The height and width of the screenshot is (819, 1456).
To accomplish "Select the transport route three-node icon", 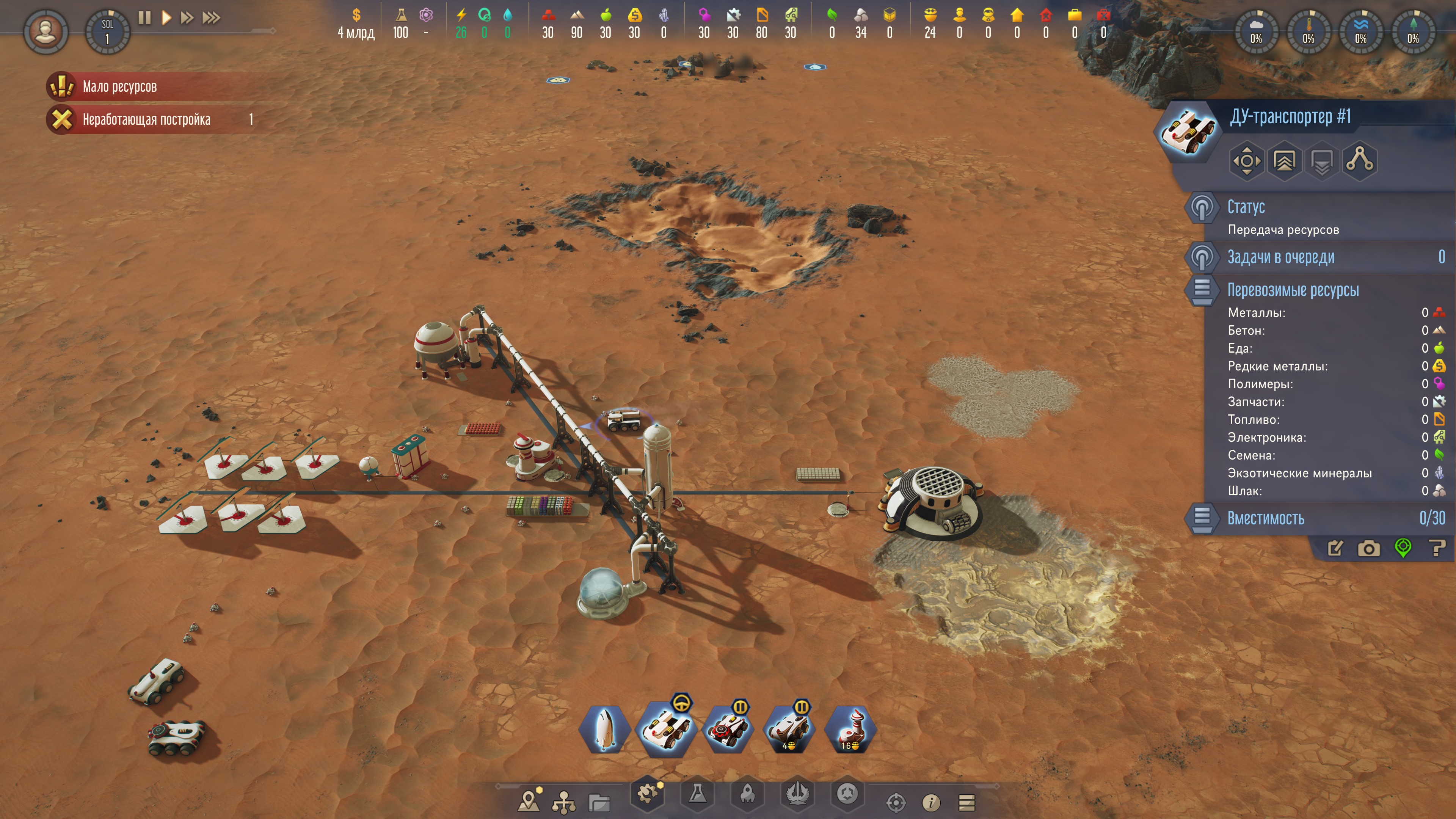I will coord(1359,160).
